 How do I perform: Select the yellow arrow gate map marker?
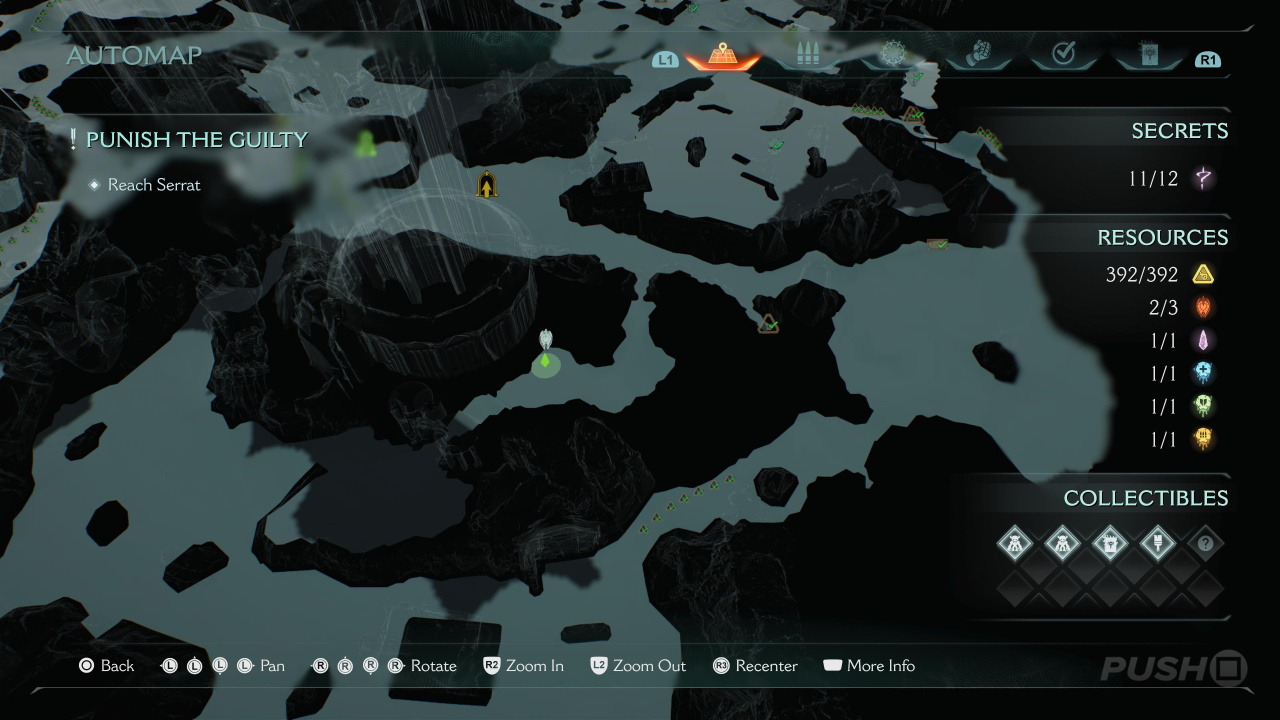tap(487, 185)
